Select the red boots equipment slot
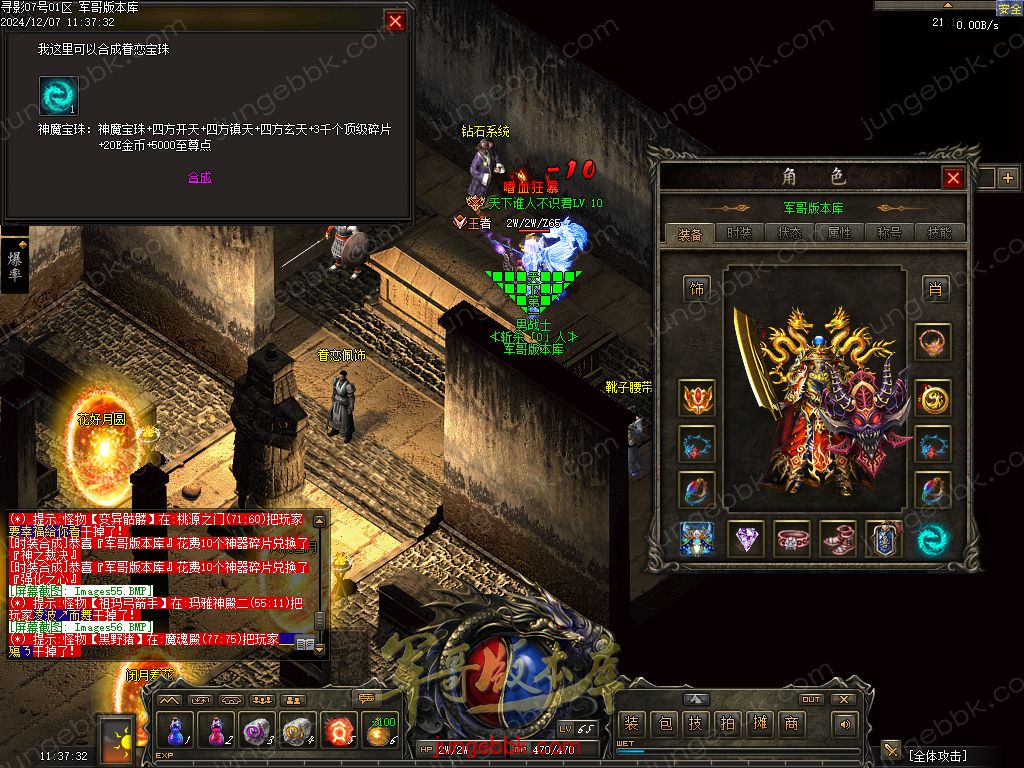The height and width of the screenshot is (768, 1024). [x=838, y=540]
